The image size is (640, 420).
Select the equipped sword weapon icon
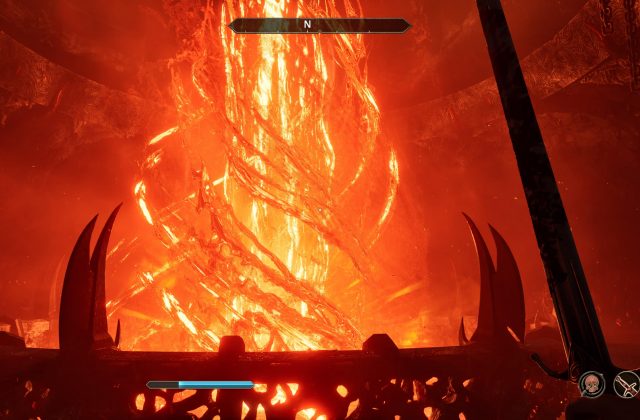click(x=625, y=383)
